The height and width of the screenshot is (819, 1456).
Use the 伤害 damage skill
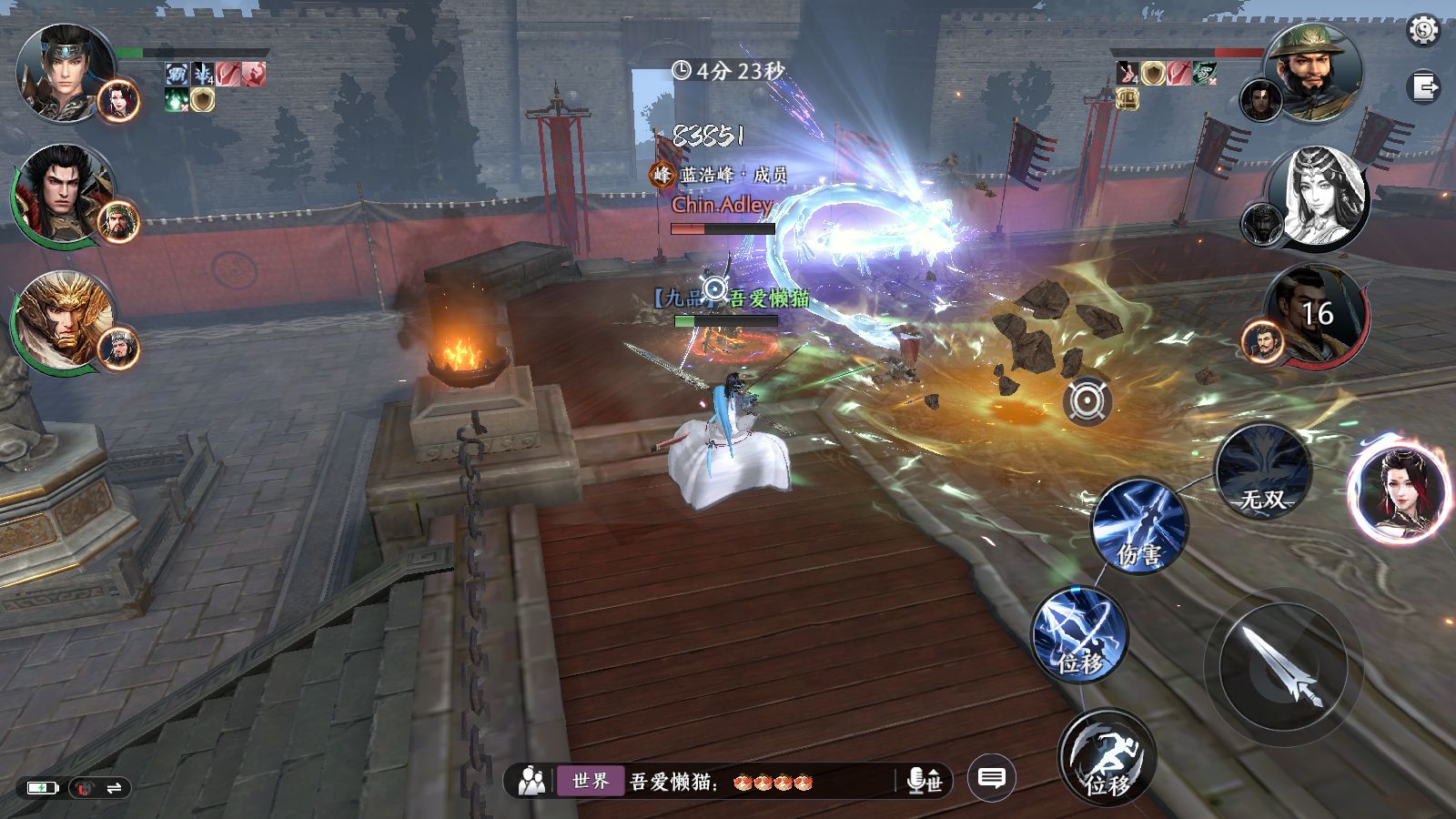1140,527
